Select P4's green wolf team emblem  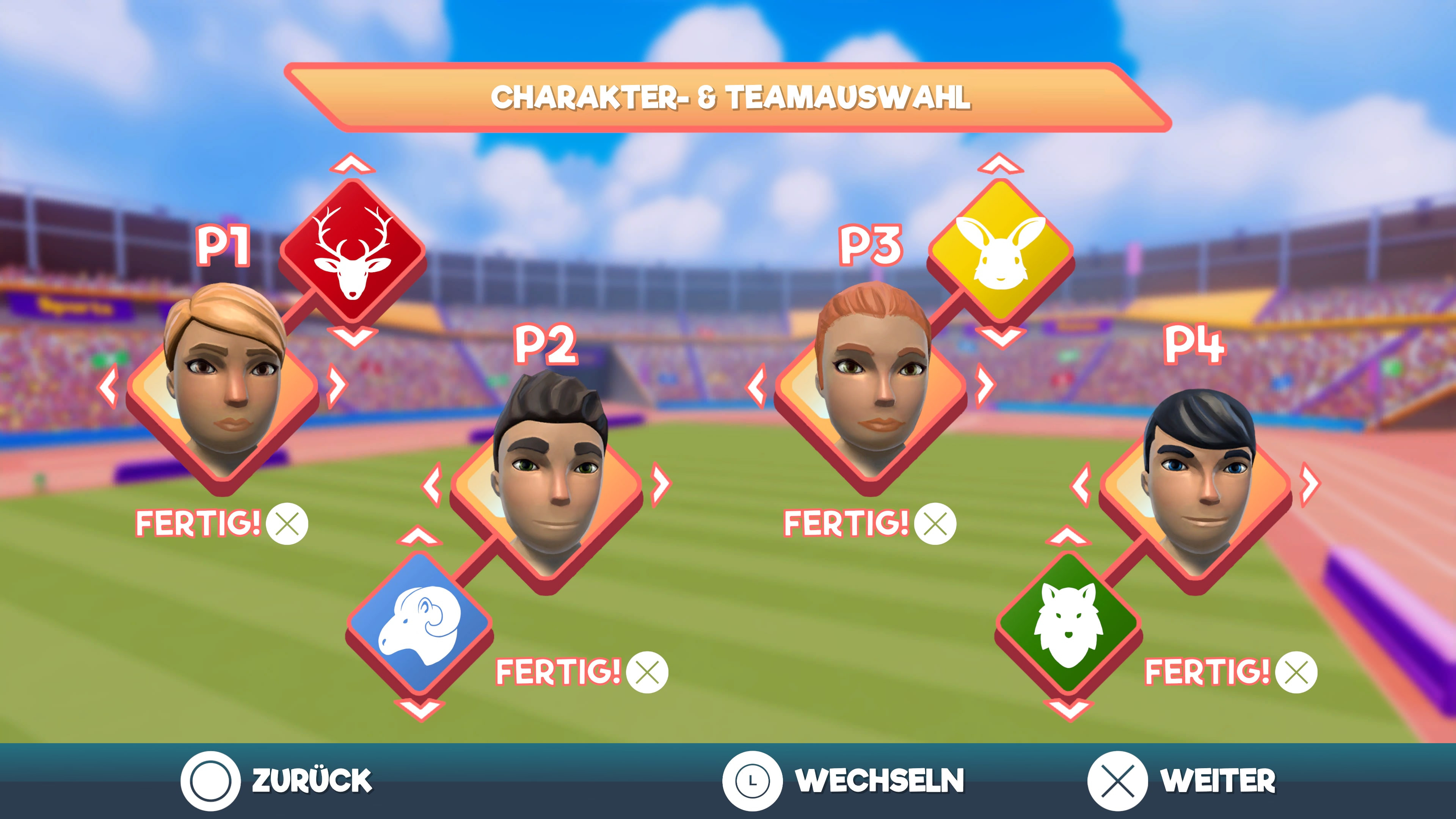click(x=1068, y=623)
